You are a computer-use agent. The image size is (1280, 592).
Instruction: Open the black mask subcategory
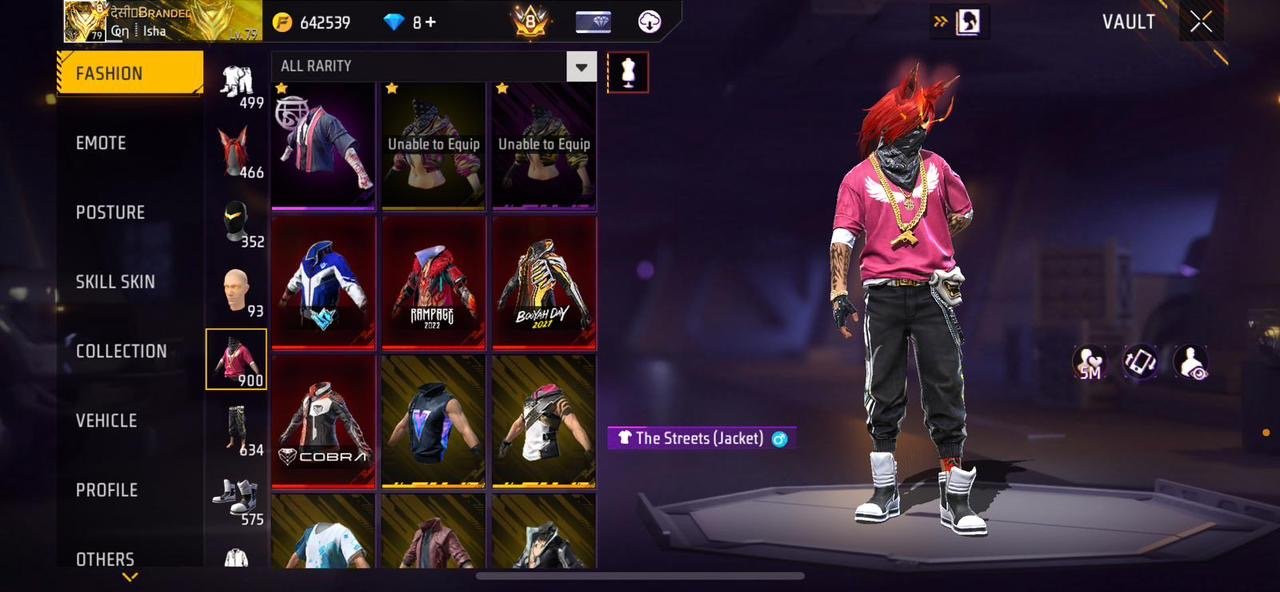click(x=236, y=222)
